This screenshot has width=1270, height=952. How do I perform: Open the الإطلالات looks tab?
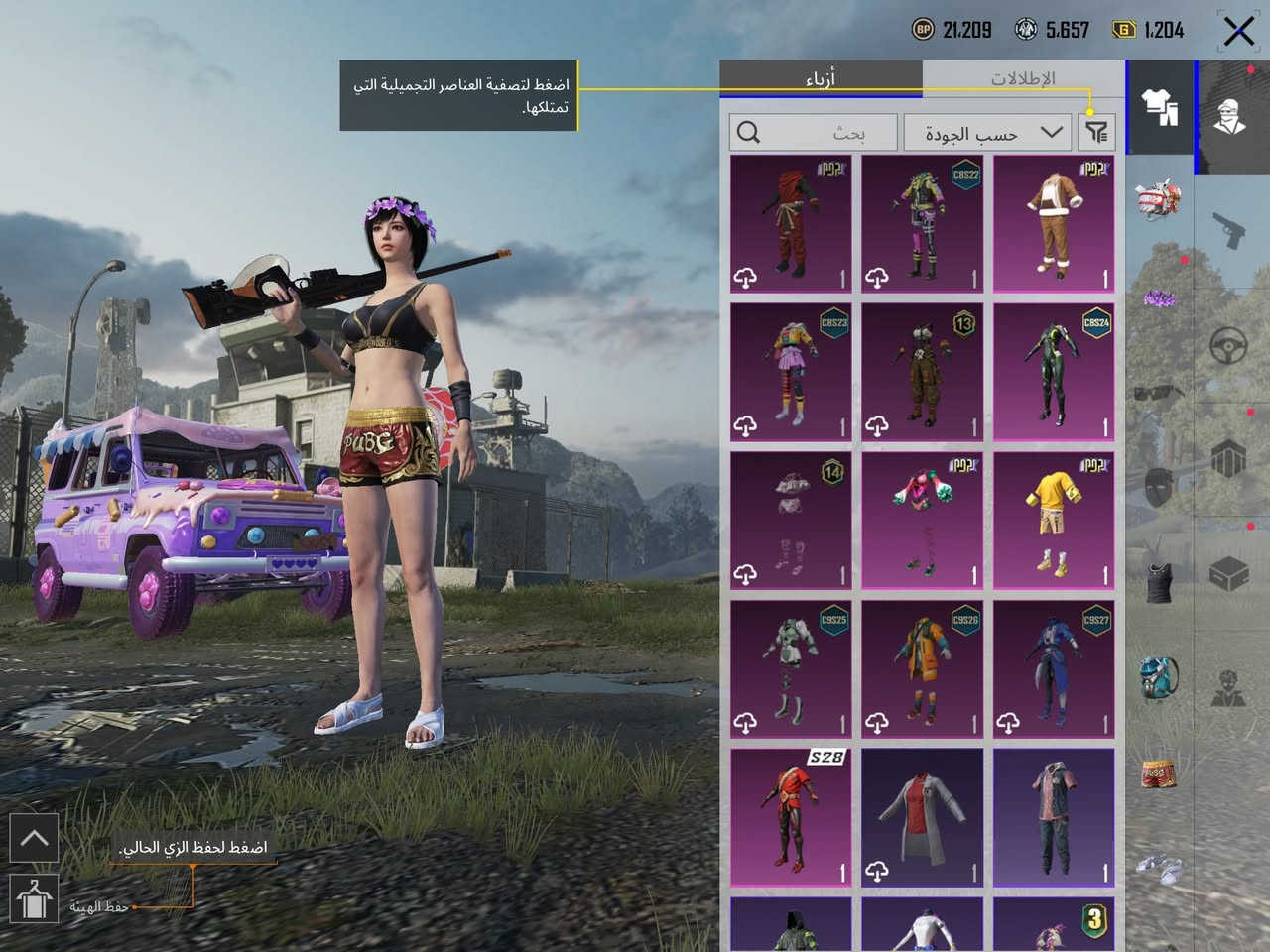click(x=1023, y=78)
